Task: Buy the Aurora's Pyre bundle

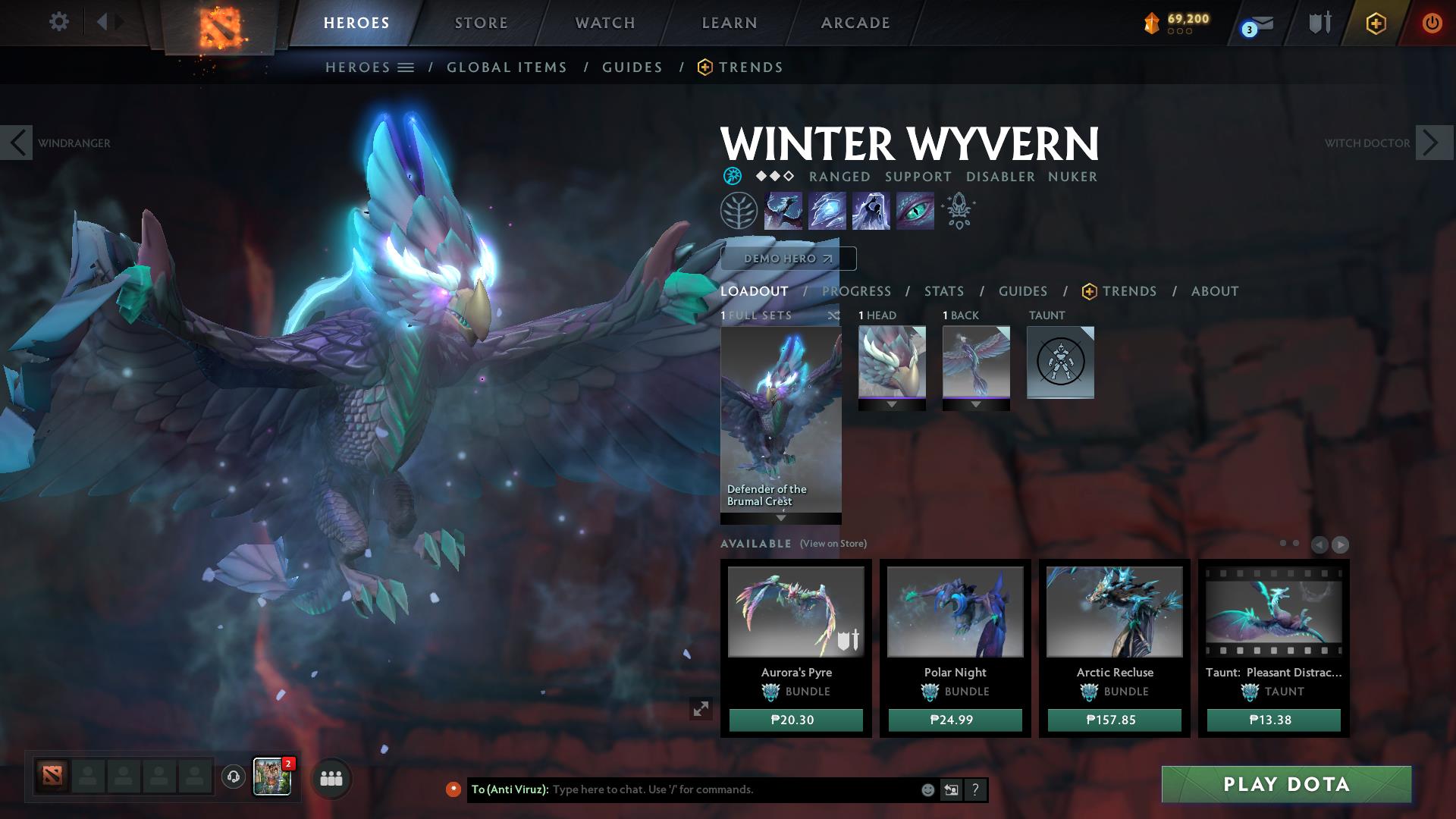Action: tap(795, 720)
